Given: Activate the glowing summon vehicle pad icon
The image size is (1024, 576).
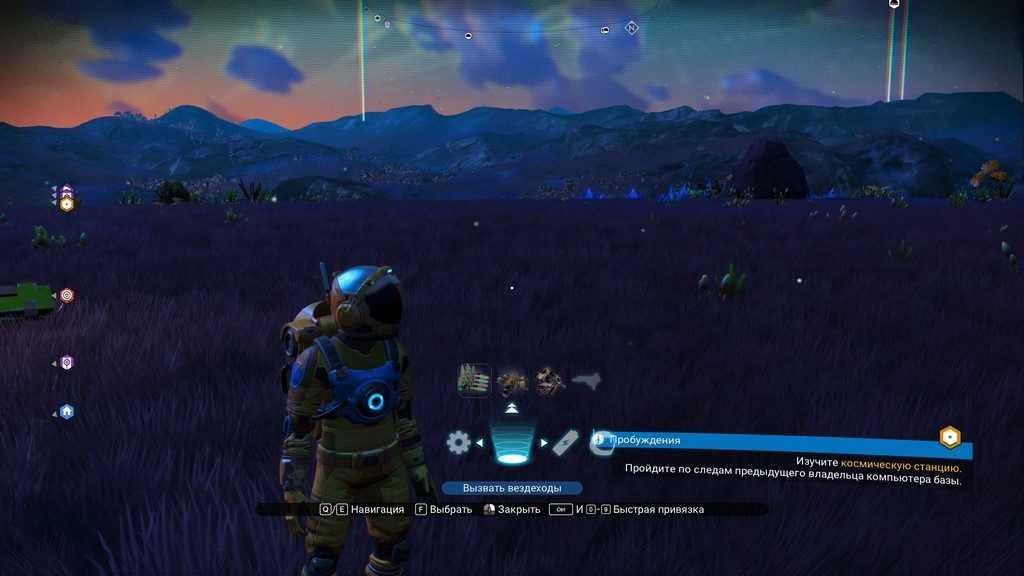Looking at the screenshot, I should pos(512,445).
